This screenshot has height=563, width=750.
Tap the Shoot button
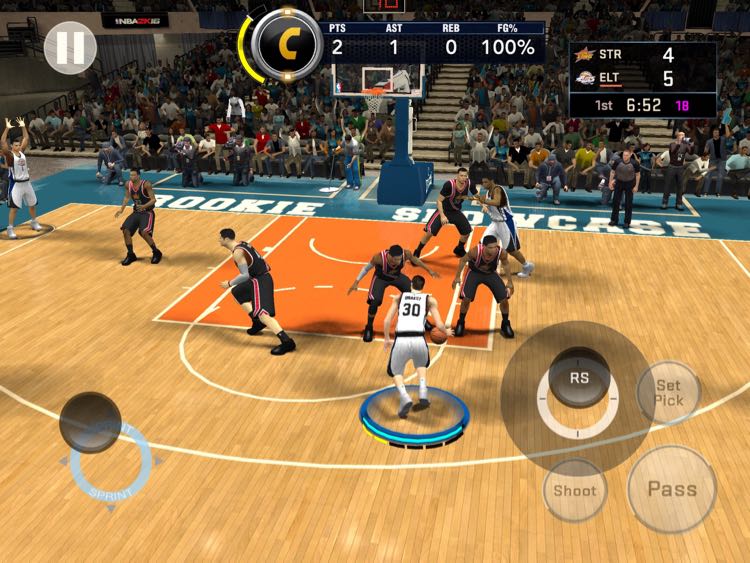click(x=575, y=490)
